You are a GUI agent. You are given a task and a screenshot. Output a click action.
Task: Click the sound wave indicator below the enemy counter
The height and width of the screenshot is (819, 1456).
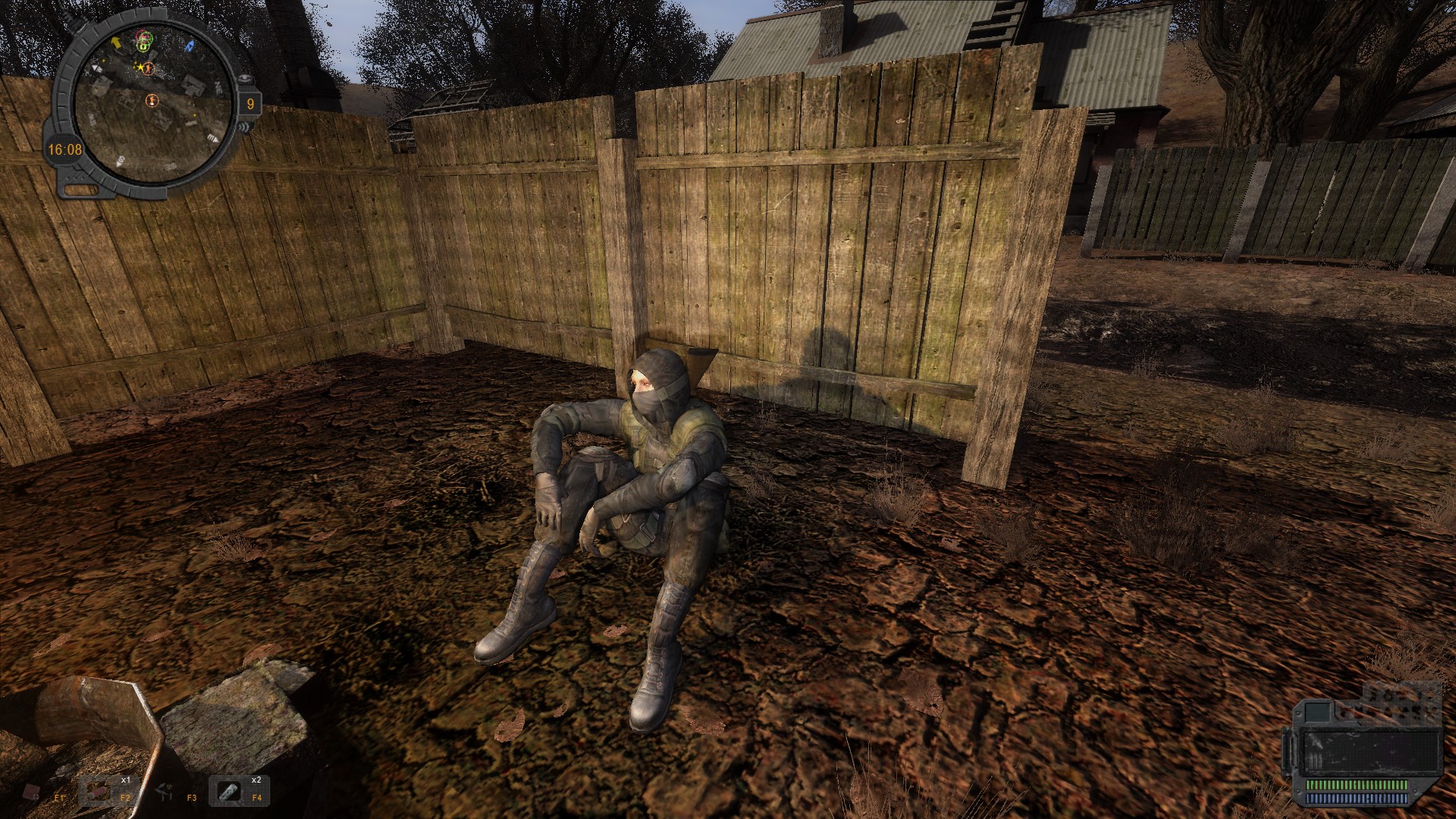244,127
